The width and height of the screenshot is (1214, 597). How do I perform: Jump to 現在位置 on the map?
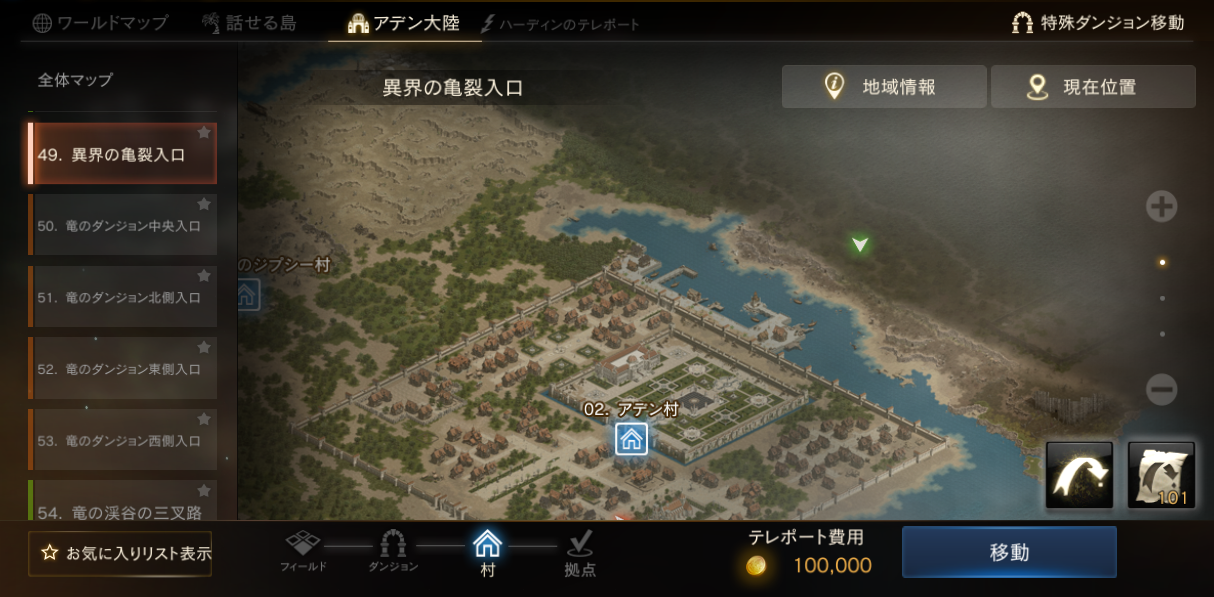[x=1093, y=87]
